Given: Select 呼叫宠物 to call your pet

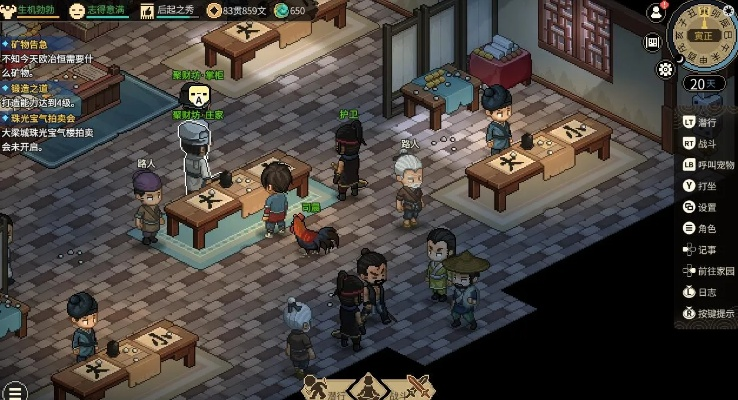Looking at the screenshot, I should point(714,164).
